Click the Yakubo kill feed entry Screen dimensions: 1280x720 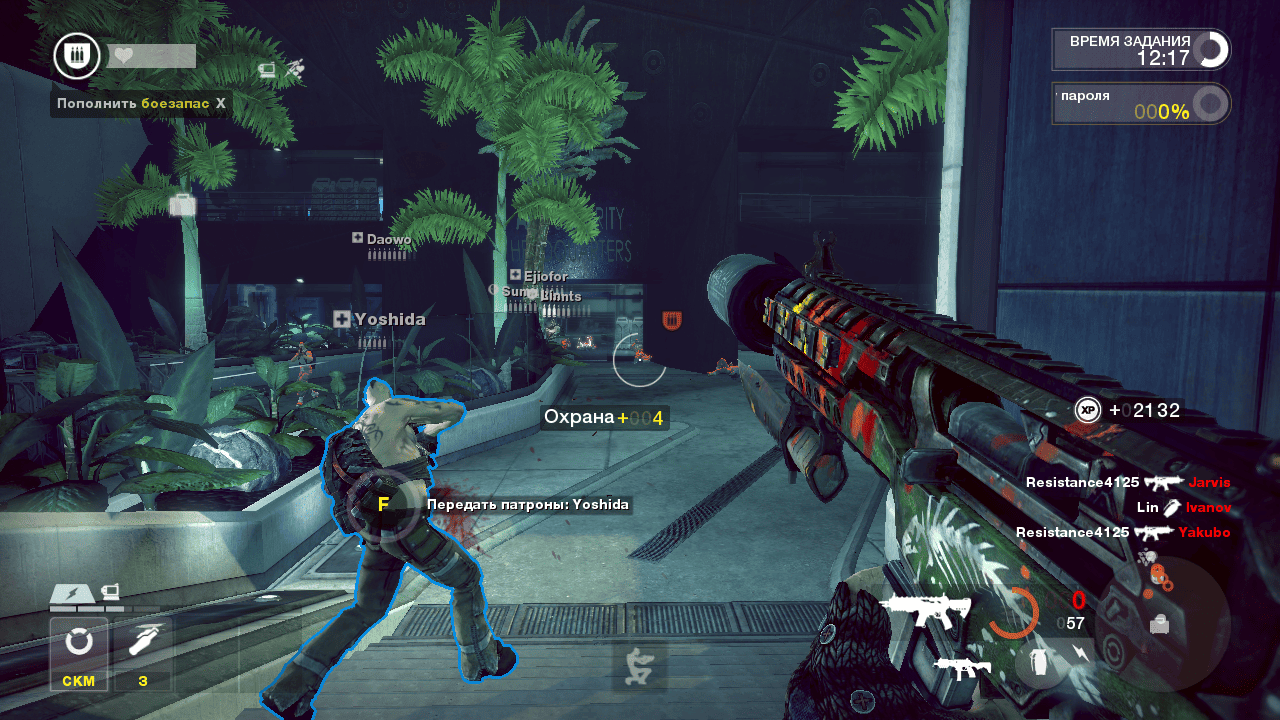coord(1122,532)
